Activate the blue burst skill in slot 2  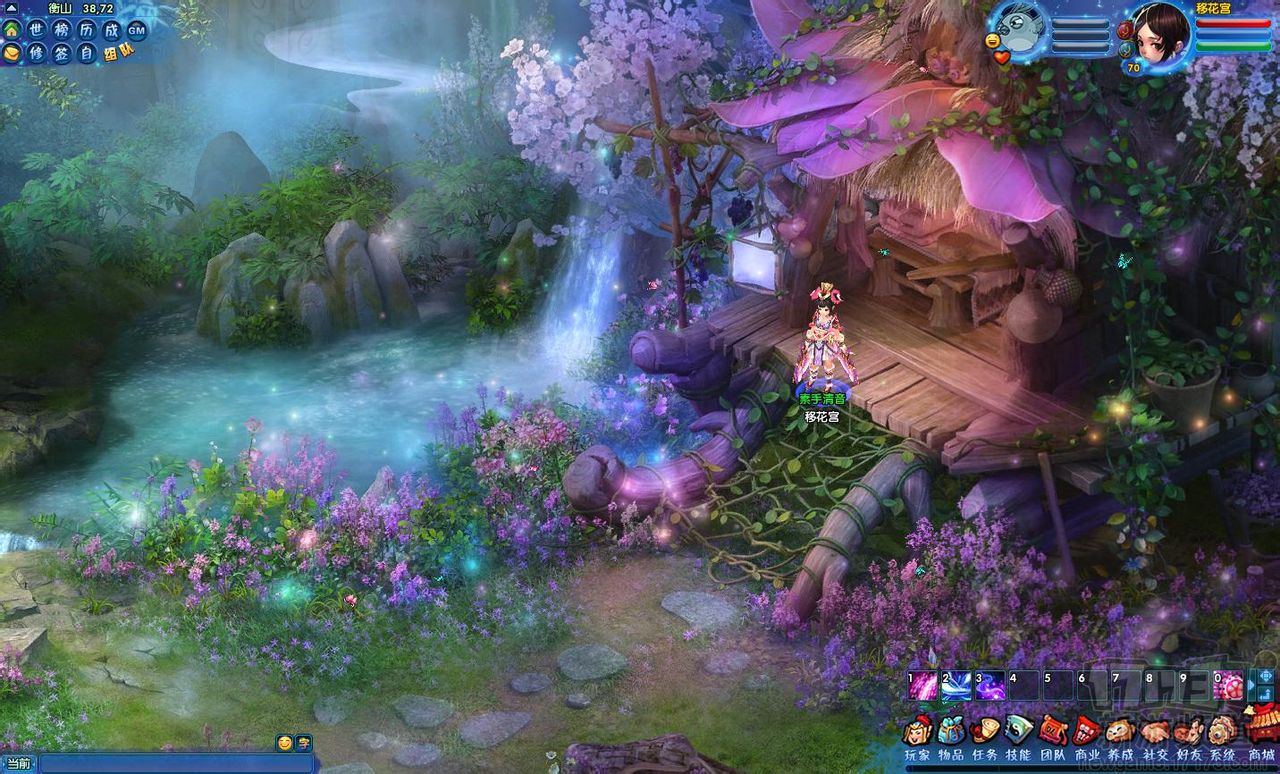(957, 686)
